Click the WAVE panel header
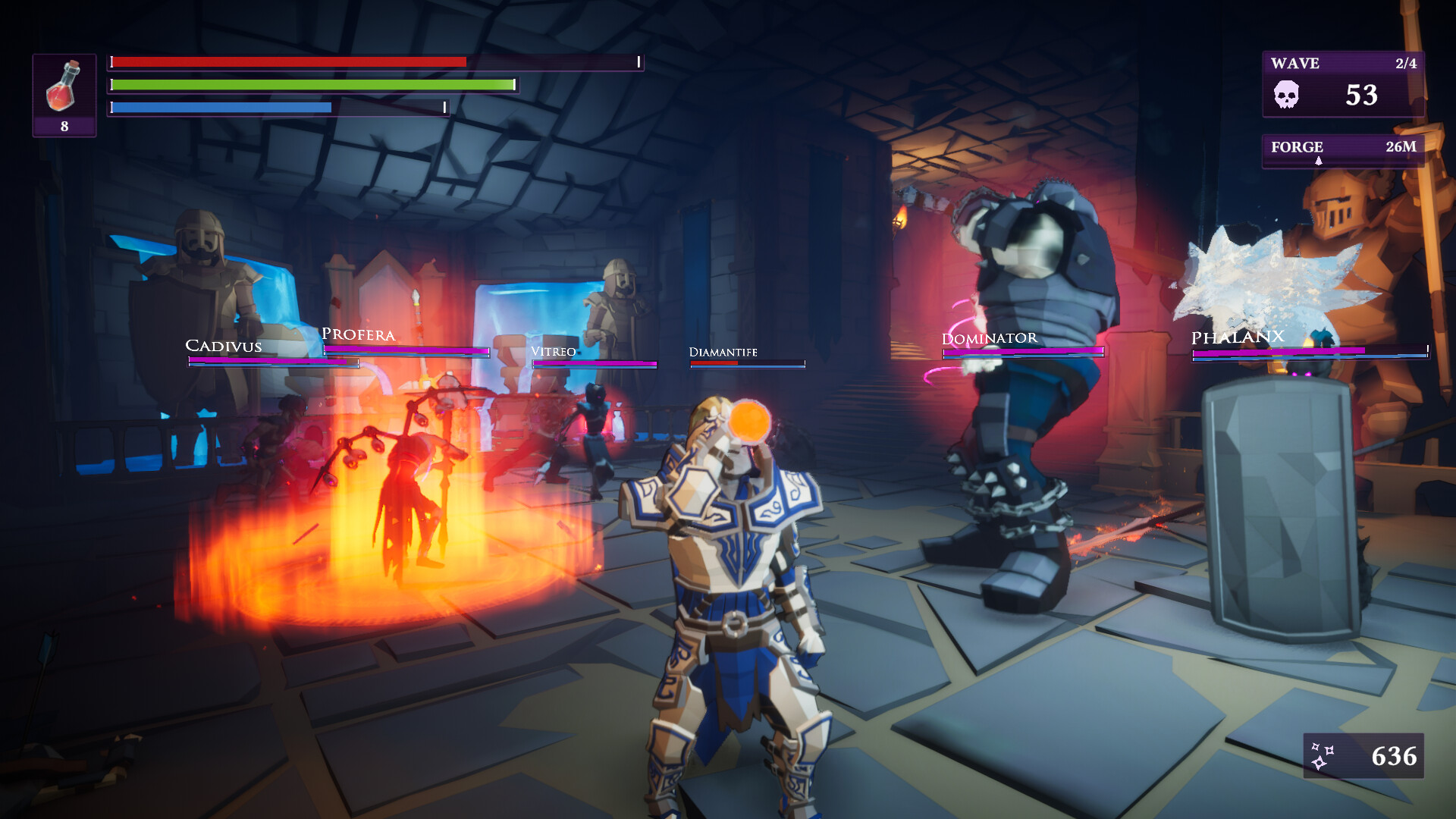Viewport: 1456px width, 819px height. point(1295,64)
